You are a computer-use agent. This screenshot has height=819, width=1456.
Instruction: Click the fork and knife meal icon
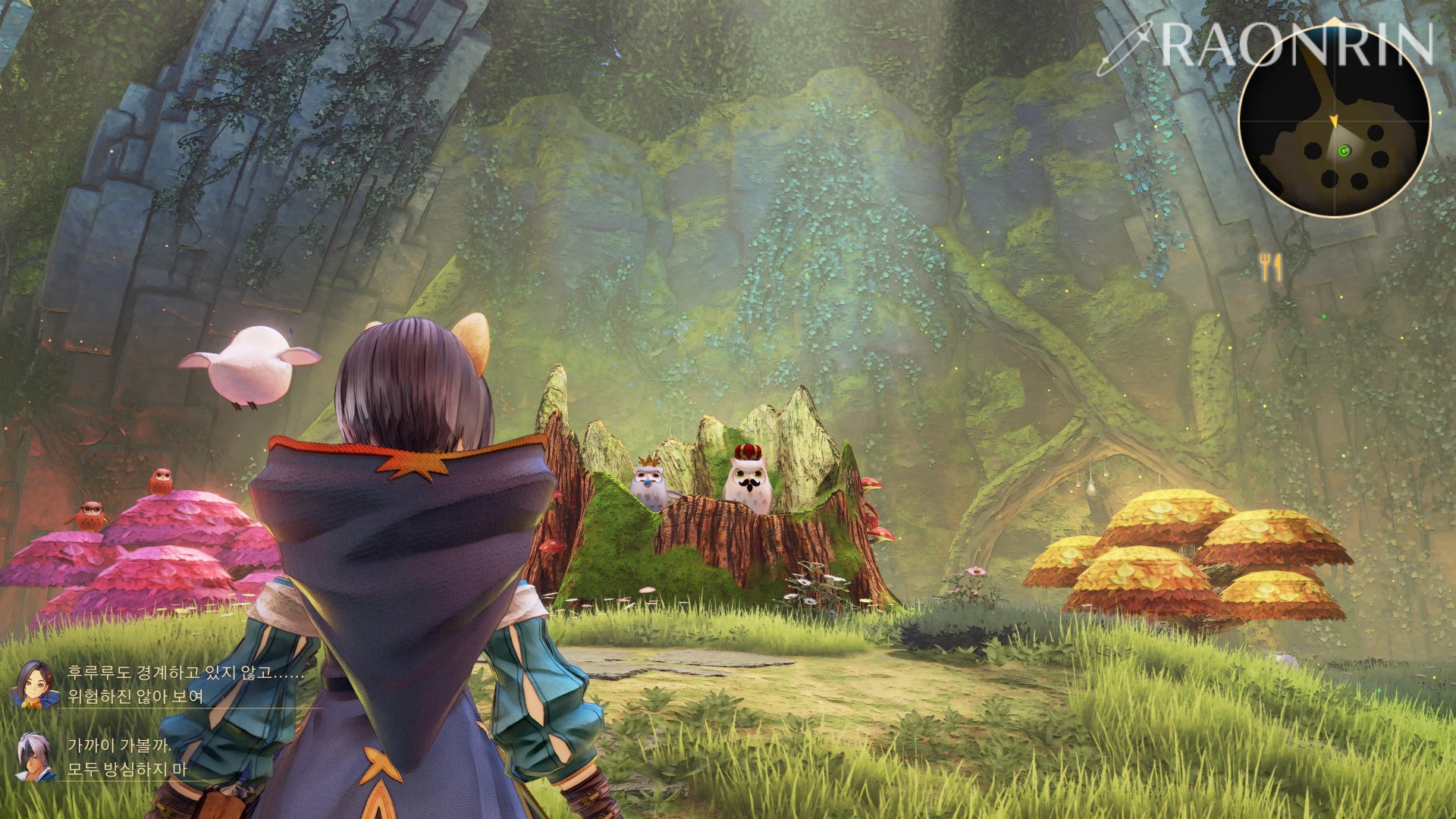point(1270,267)
